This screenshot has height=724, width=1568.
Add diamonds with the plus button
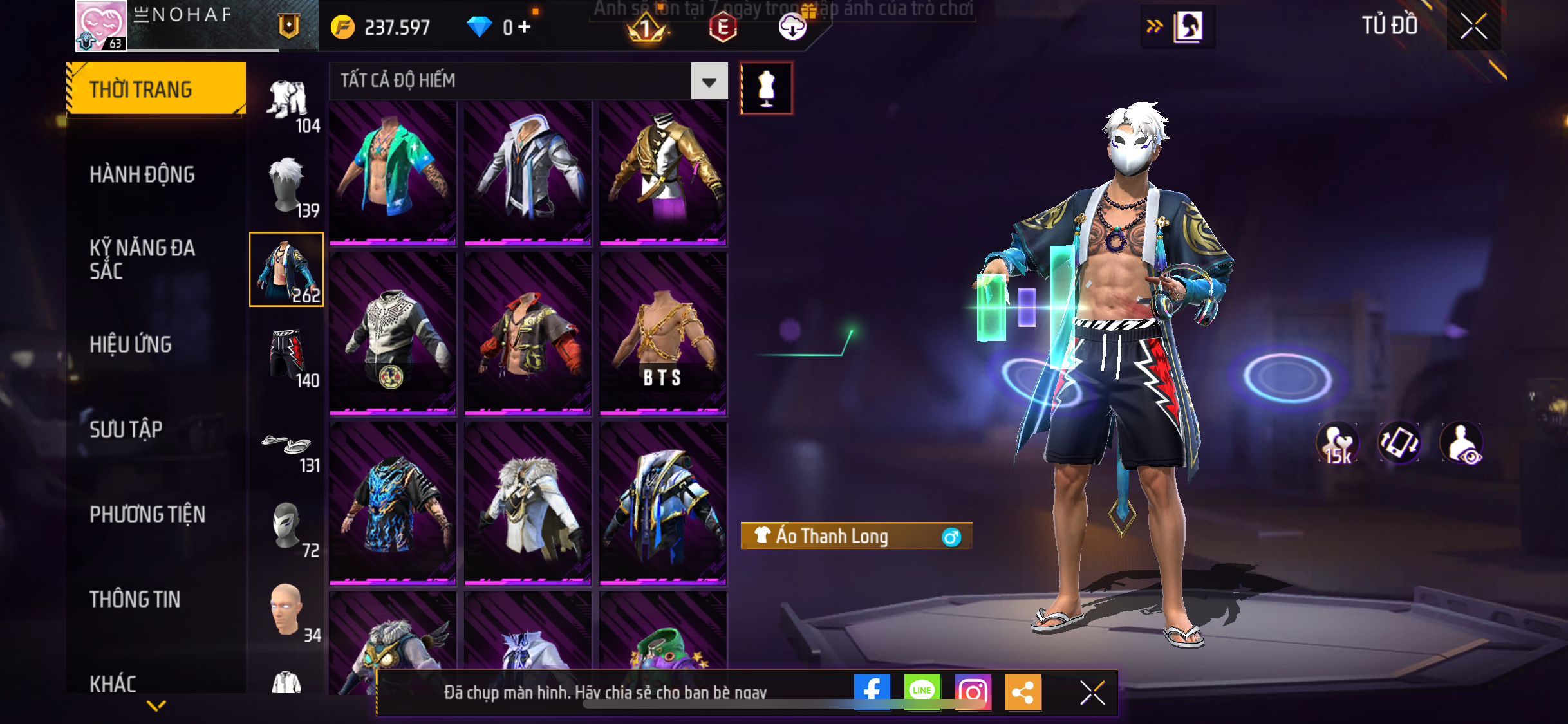(525, 26)
